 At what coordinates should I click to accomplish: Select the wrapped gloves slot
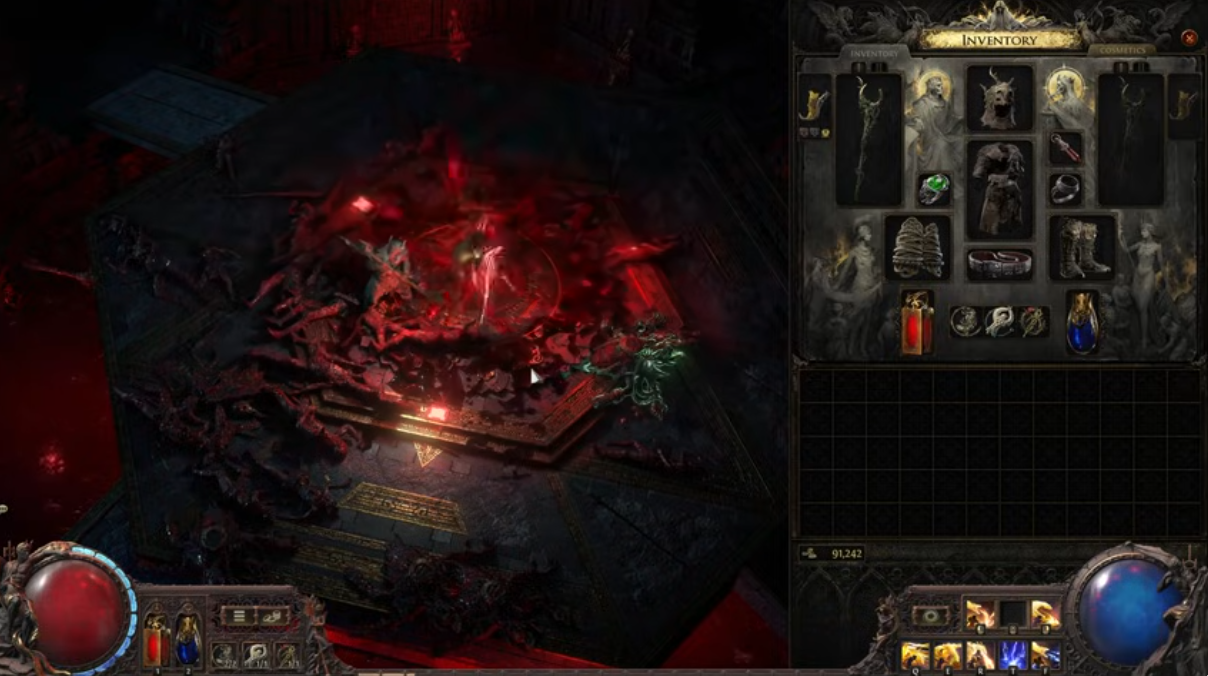click(918, 248)
